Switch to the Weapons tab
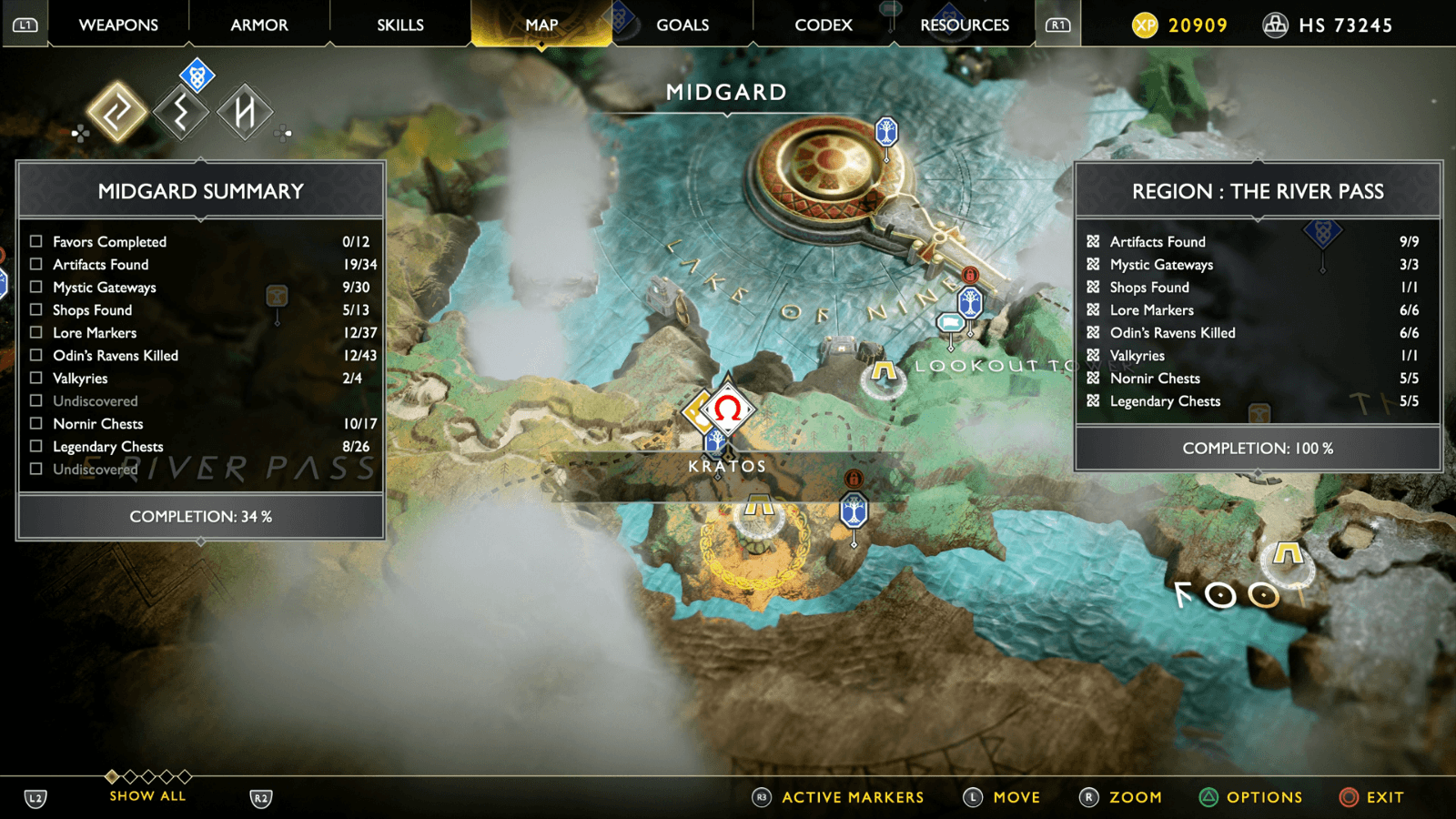The height and width of the screenshot is (819, 1456). [117, 25]
